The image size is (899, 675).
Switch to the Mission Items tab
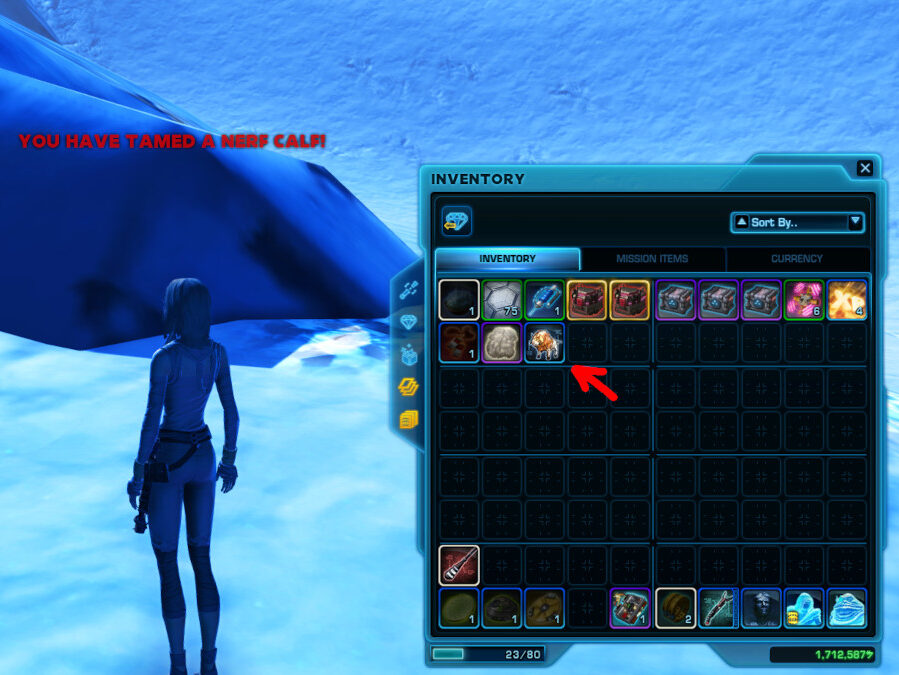click(652, 259)
